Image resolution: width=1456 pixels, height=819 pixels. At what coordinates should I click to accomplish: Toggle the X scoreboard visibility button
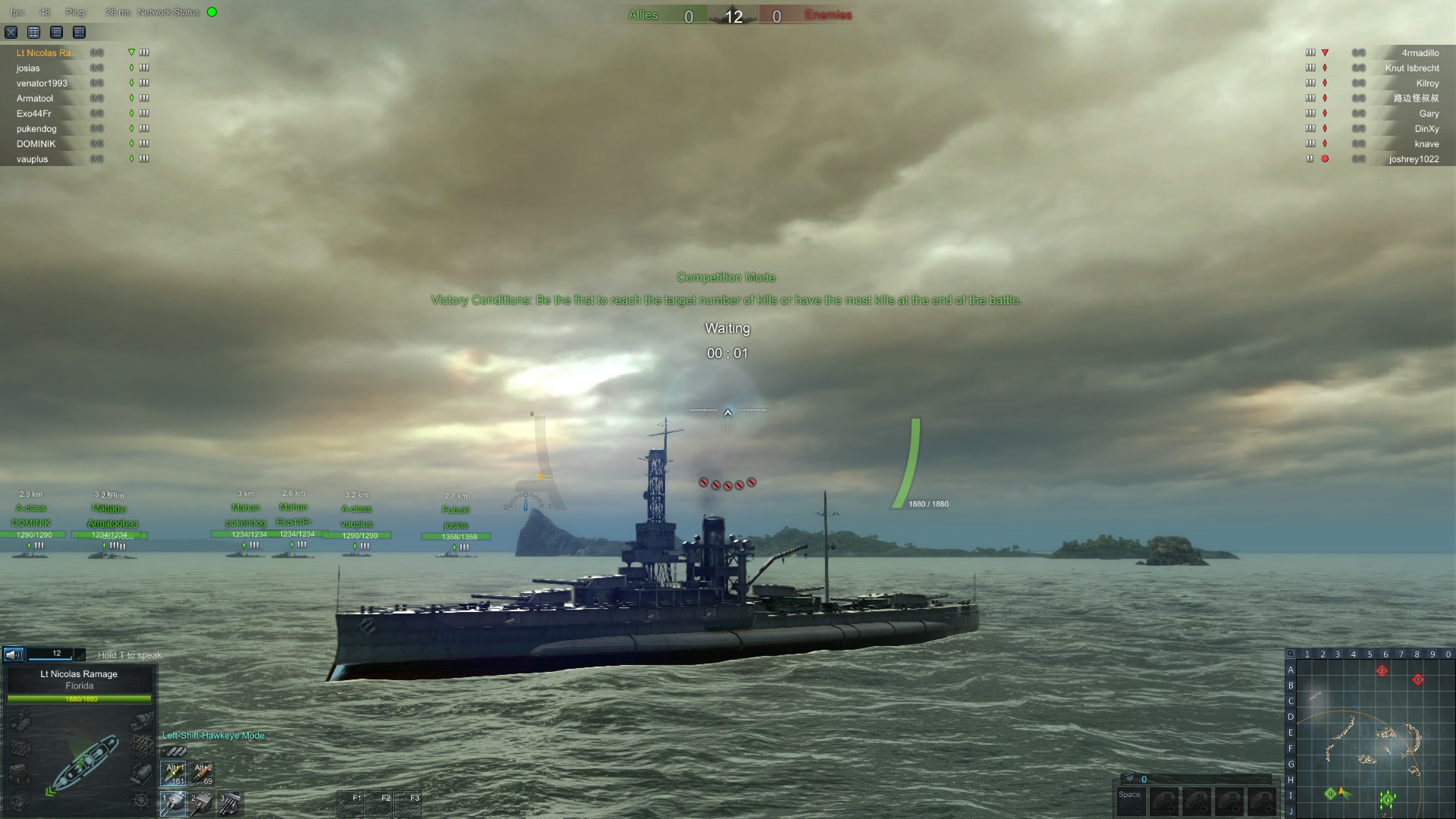coord(11,33)
